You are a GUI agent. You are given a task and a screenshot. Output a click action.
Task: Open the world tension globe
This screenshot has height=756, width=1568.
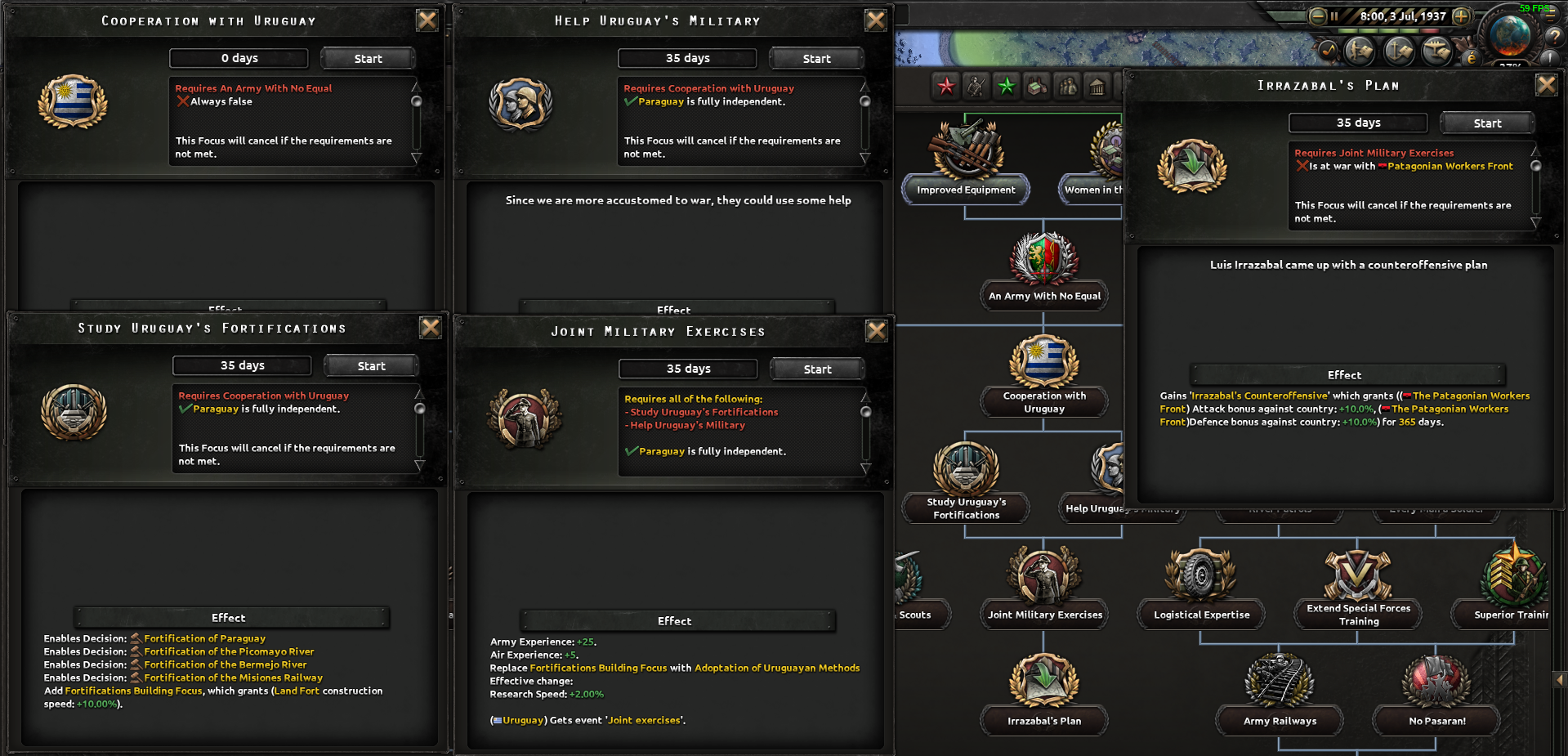(x=1511, y=37)
